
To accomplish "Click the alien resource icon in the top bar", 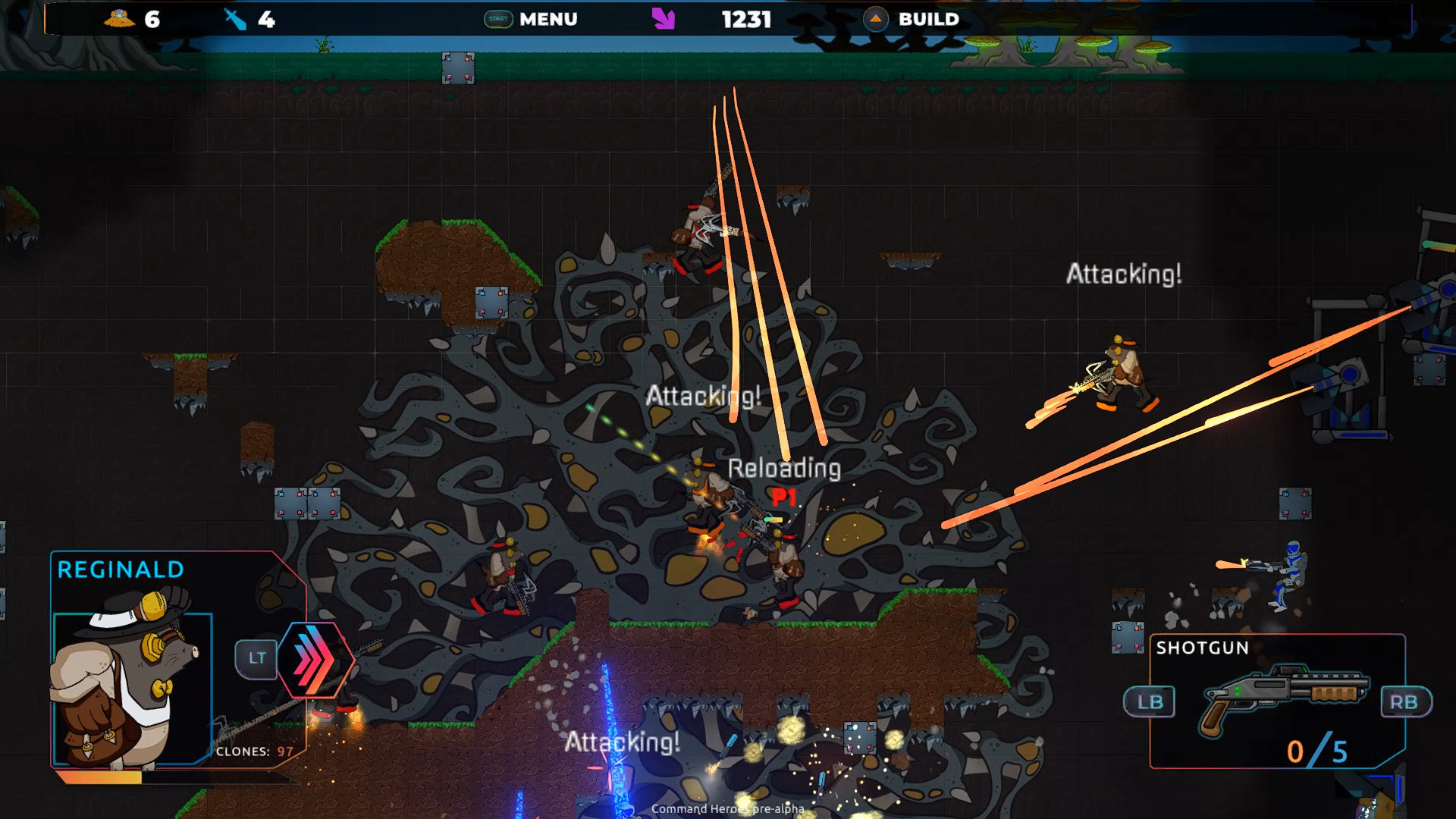I will click(x=118, y=20).
